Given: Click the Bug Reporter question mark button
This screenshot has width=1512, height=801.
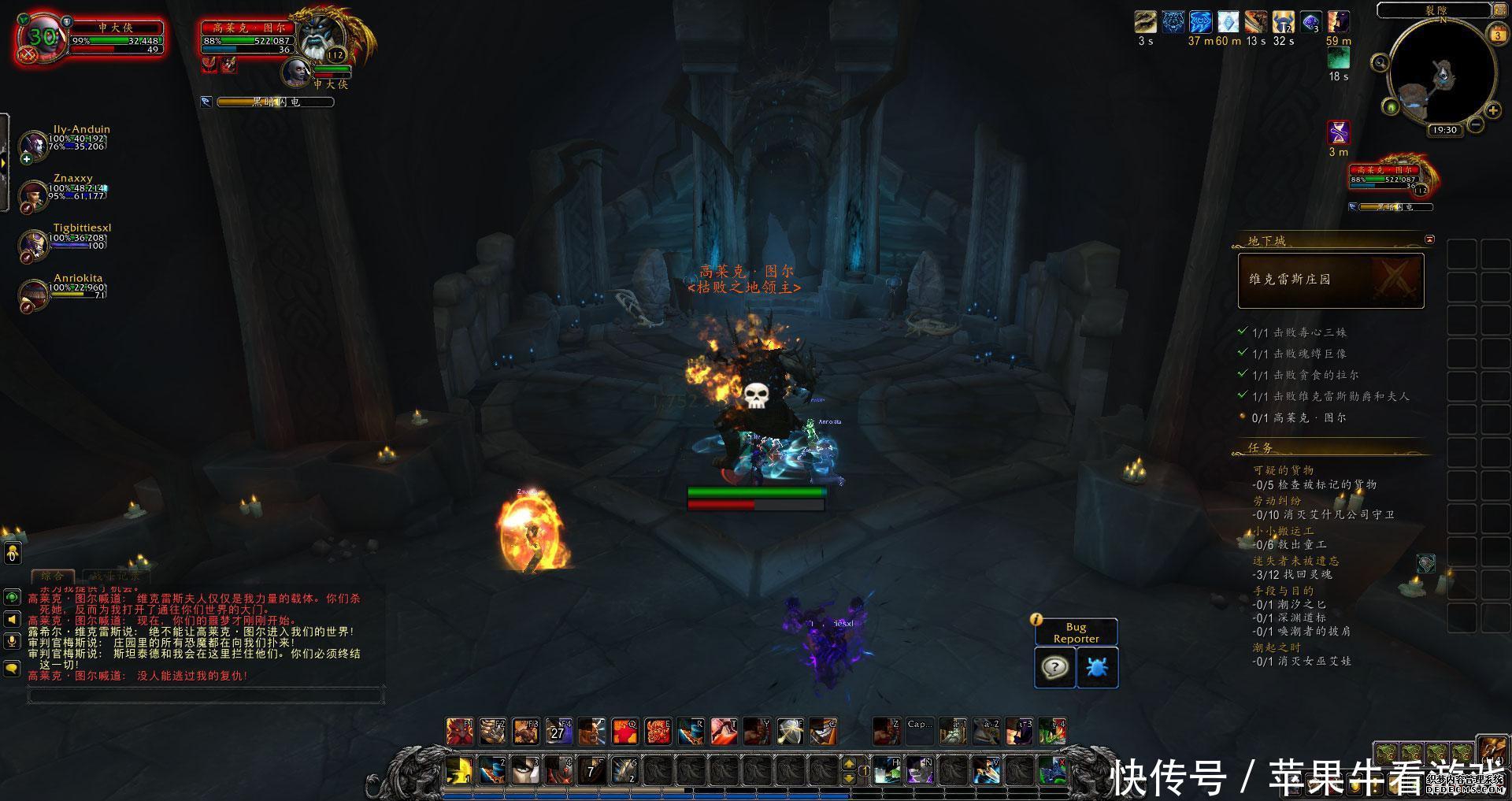Looking at the screenshot, I should pyautogui.click(x=1054, y=668).
